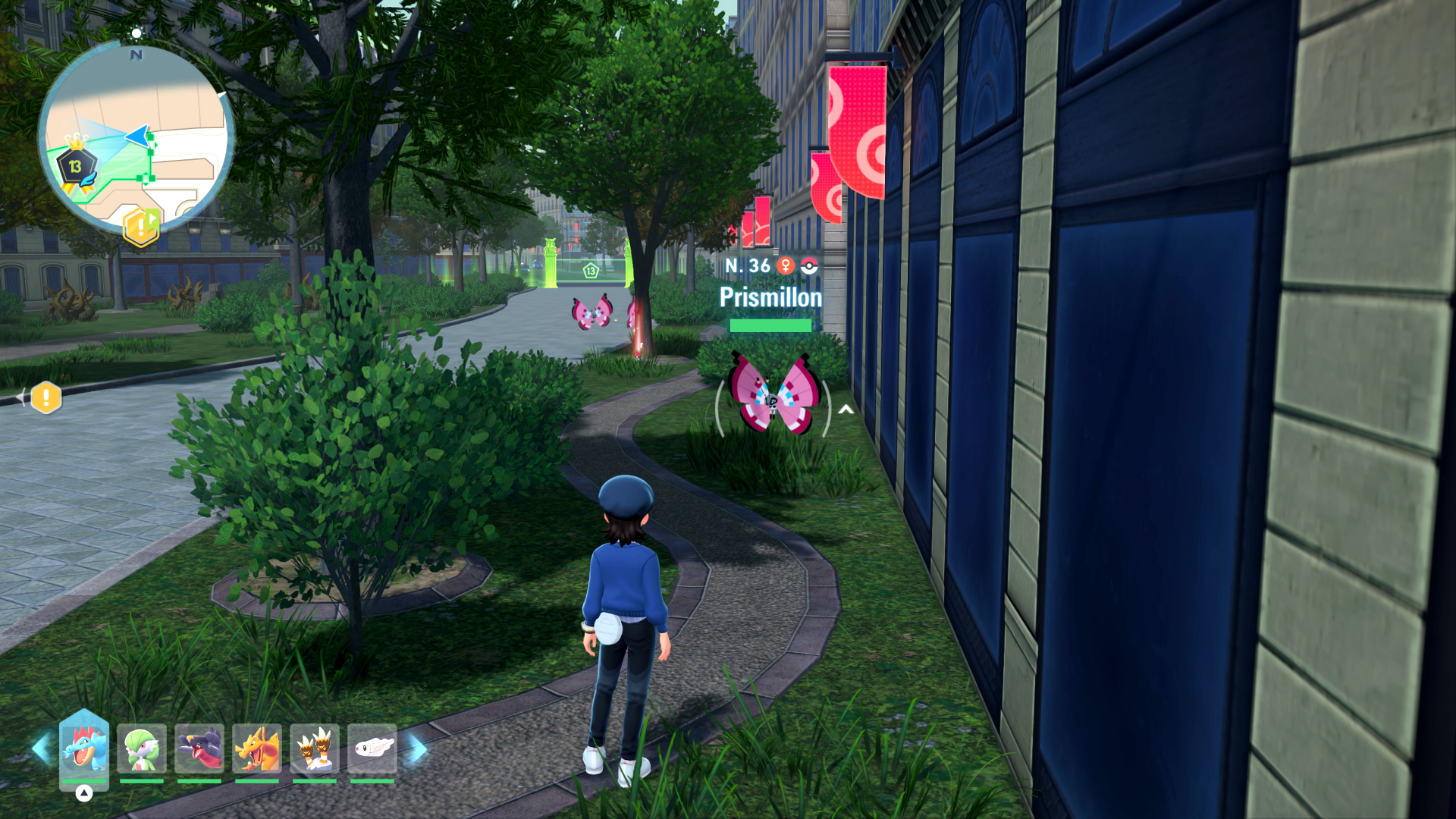Click the blue player arrow on the minimap

(137, 136)
